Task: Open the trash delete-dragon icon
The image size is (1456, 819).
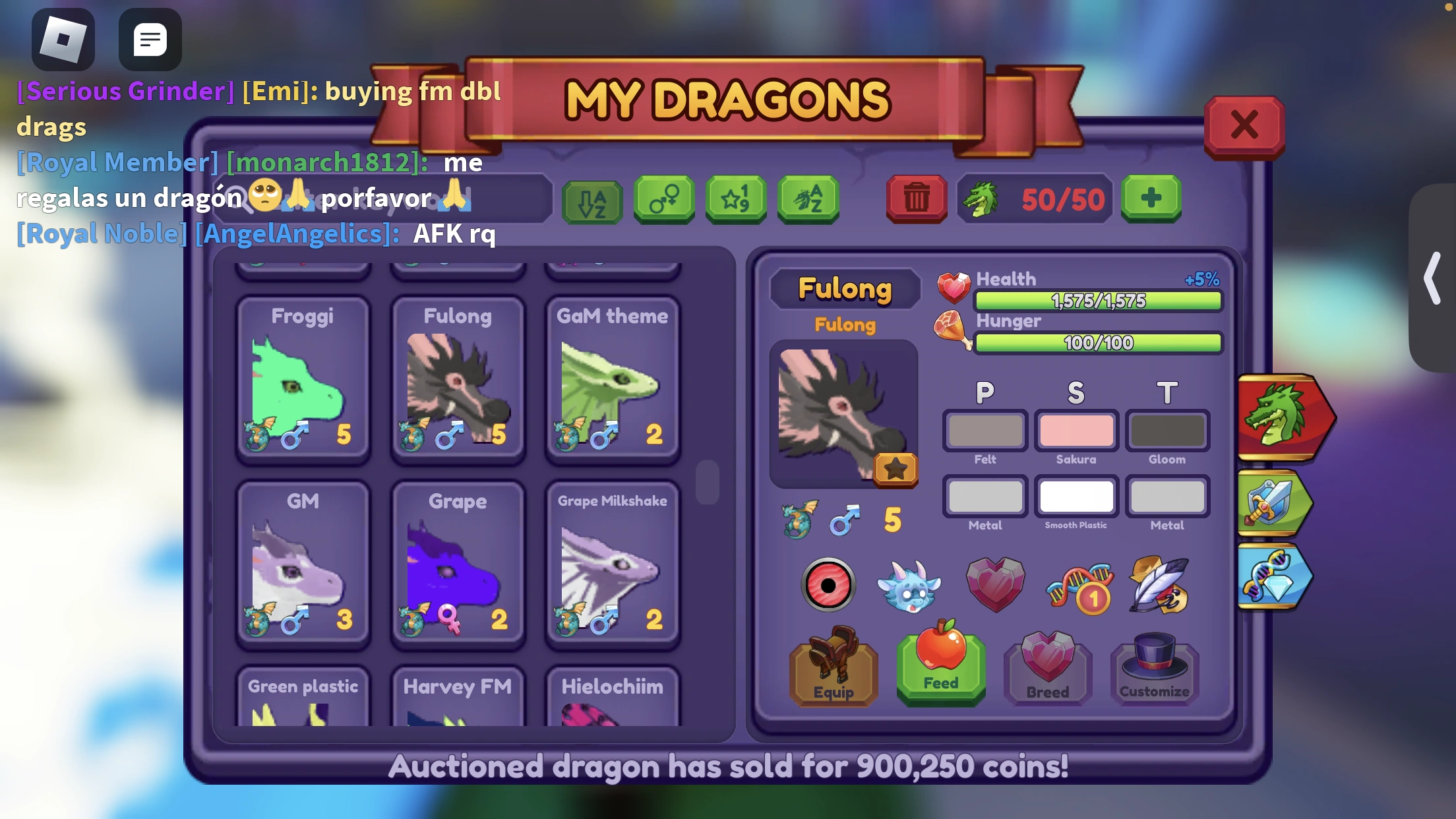Action: pyautogui.click(x=917, y=199)
